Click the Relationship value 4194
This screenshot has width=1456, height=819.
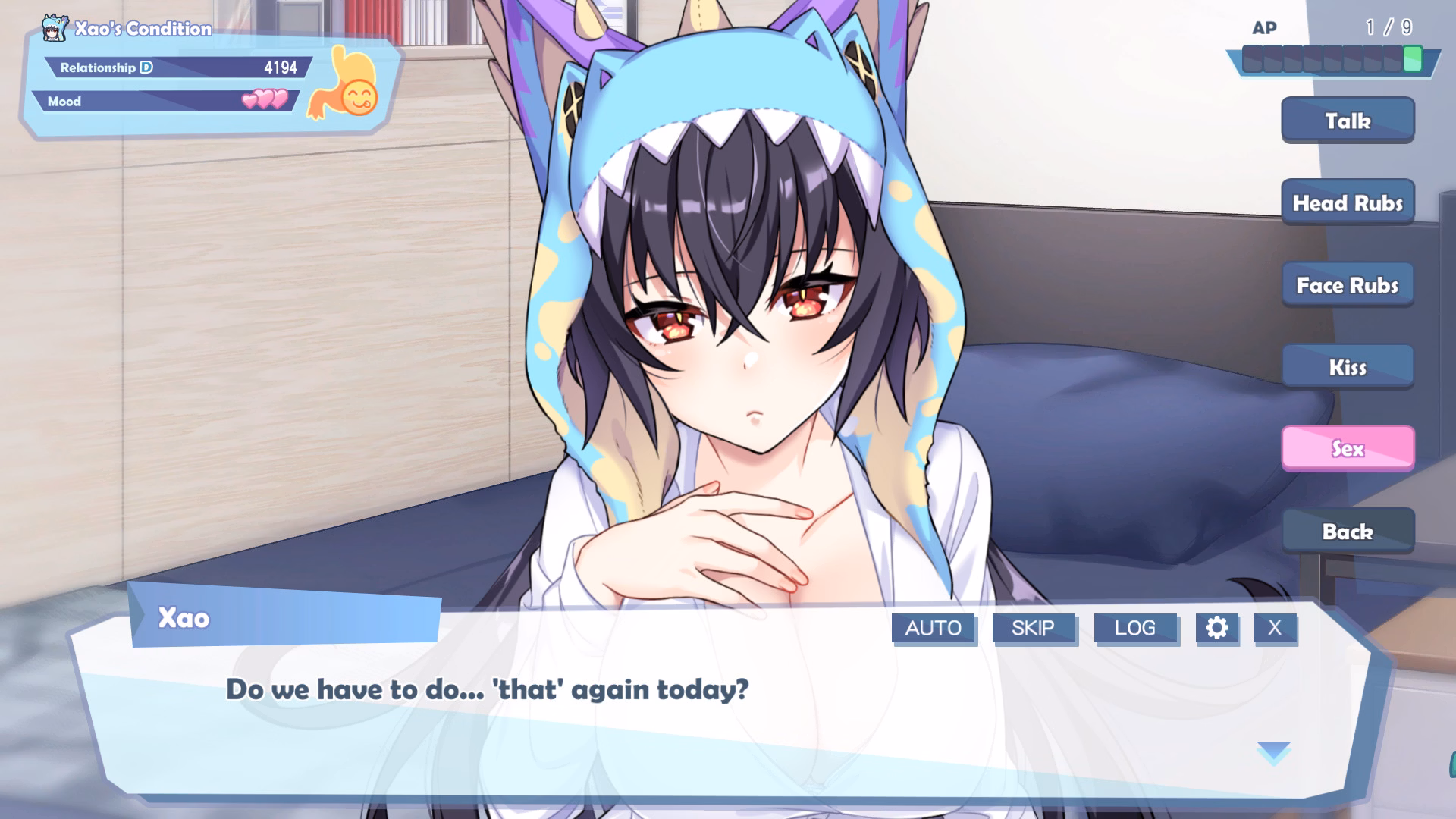coord(281,67)
